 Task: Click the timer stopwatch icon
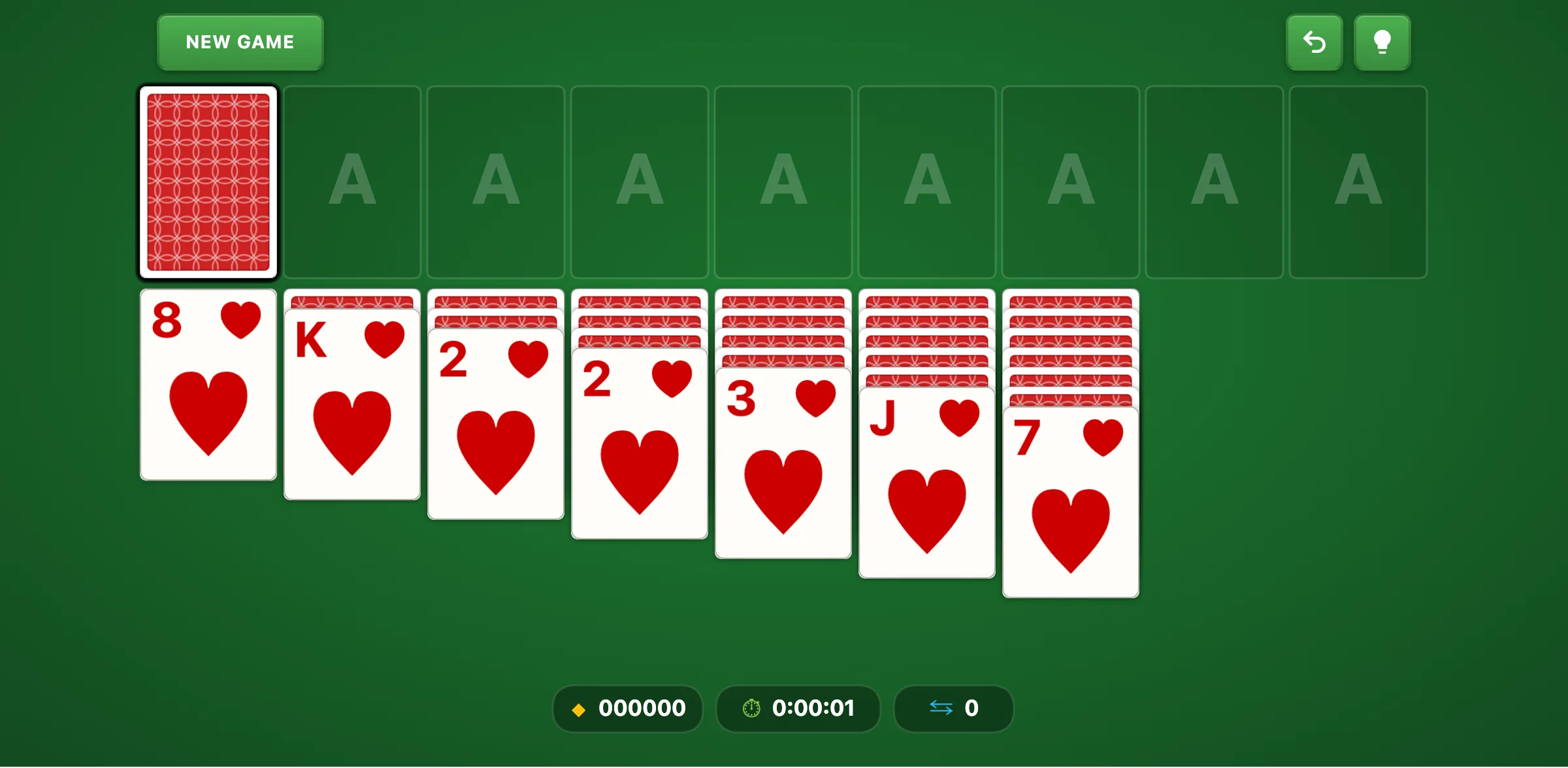751,709
